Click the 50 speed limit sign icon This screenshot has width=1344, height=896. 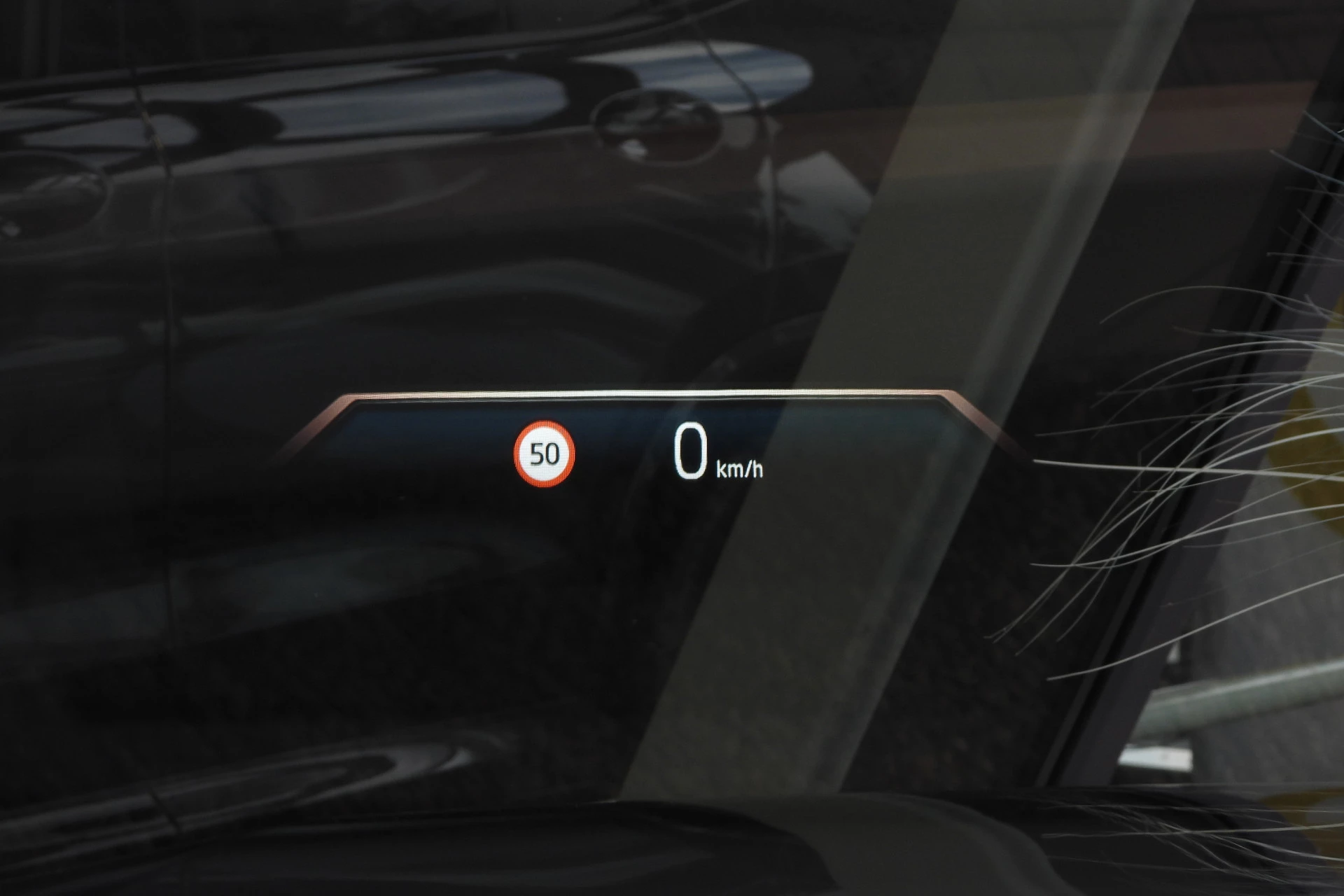click(x=545, y=454)
